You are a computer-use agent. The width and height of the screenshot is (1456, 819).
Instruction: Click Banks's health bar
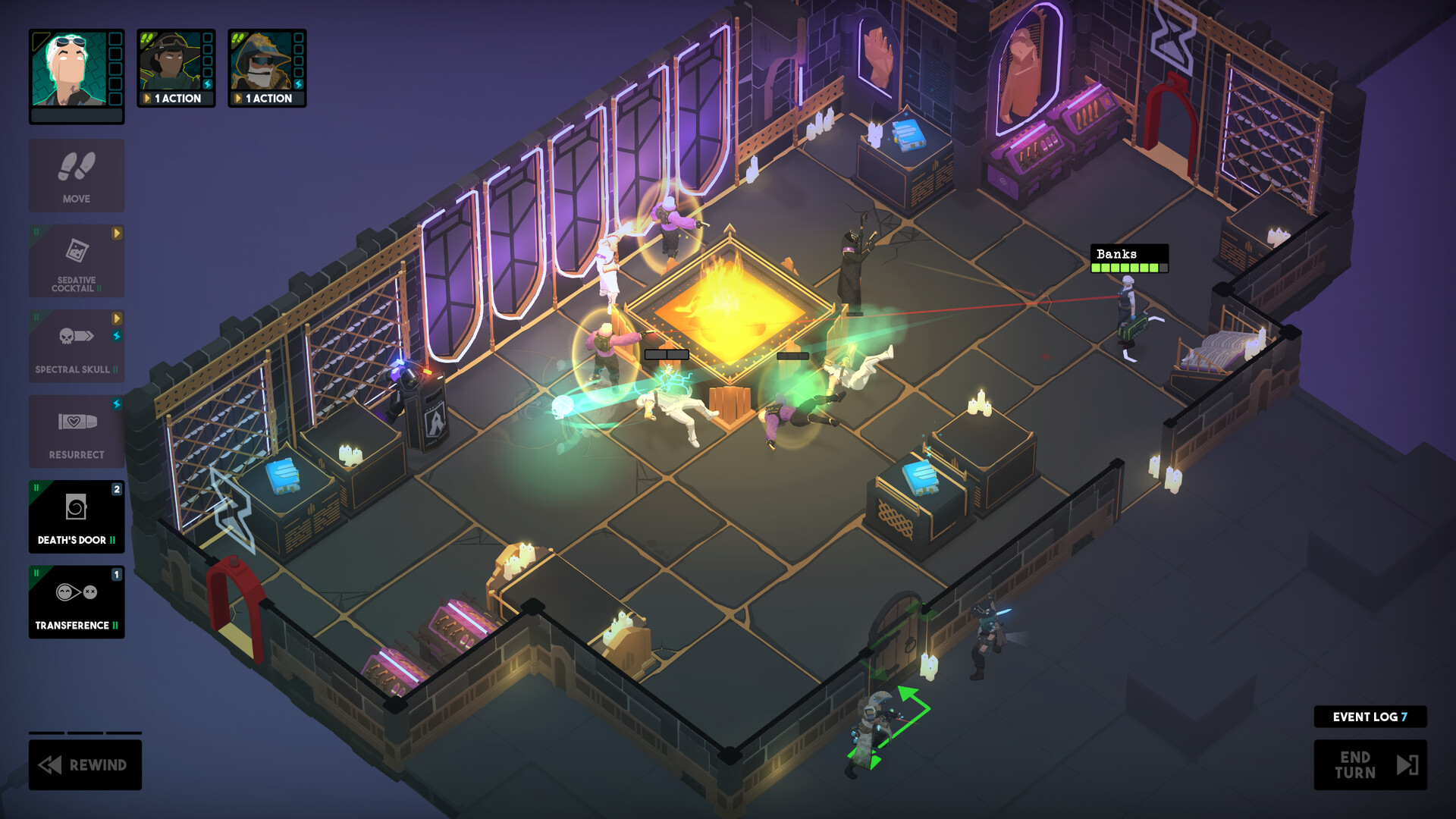click(x=1129, y=268)
